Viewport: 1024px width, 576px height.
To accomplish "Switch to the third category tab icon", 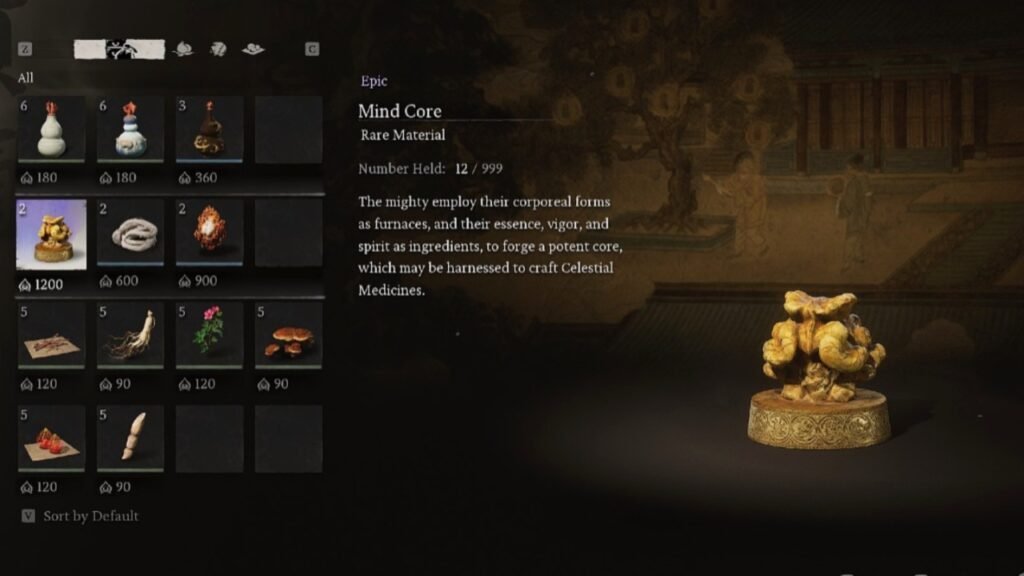I will point(218,49).
